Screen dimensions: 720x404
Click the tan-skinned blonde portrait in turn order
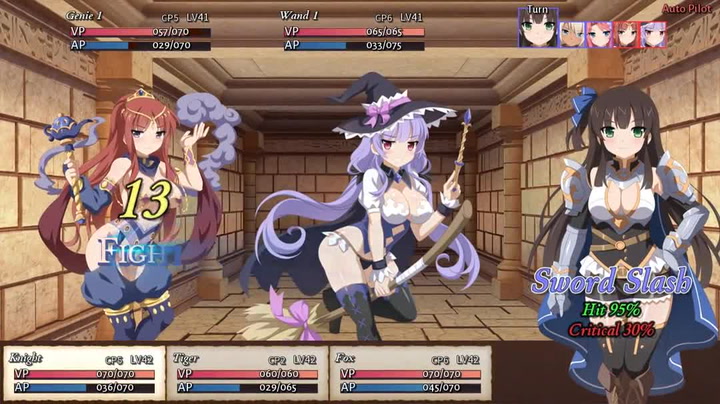pos(572,34)
